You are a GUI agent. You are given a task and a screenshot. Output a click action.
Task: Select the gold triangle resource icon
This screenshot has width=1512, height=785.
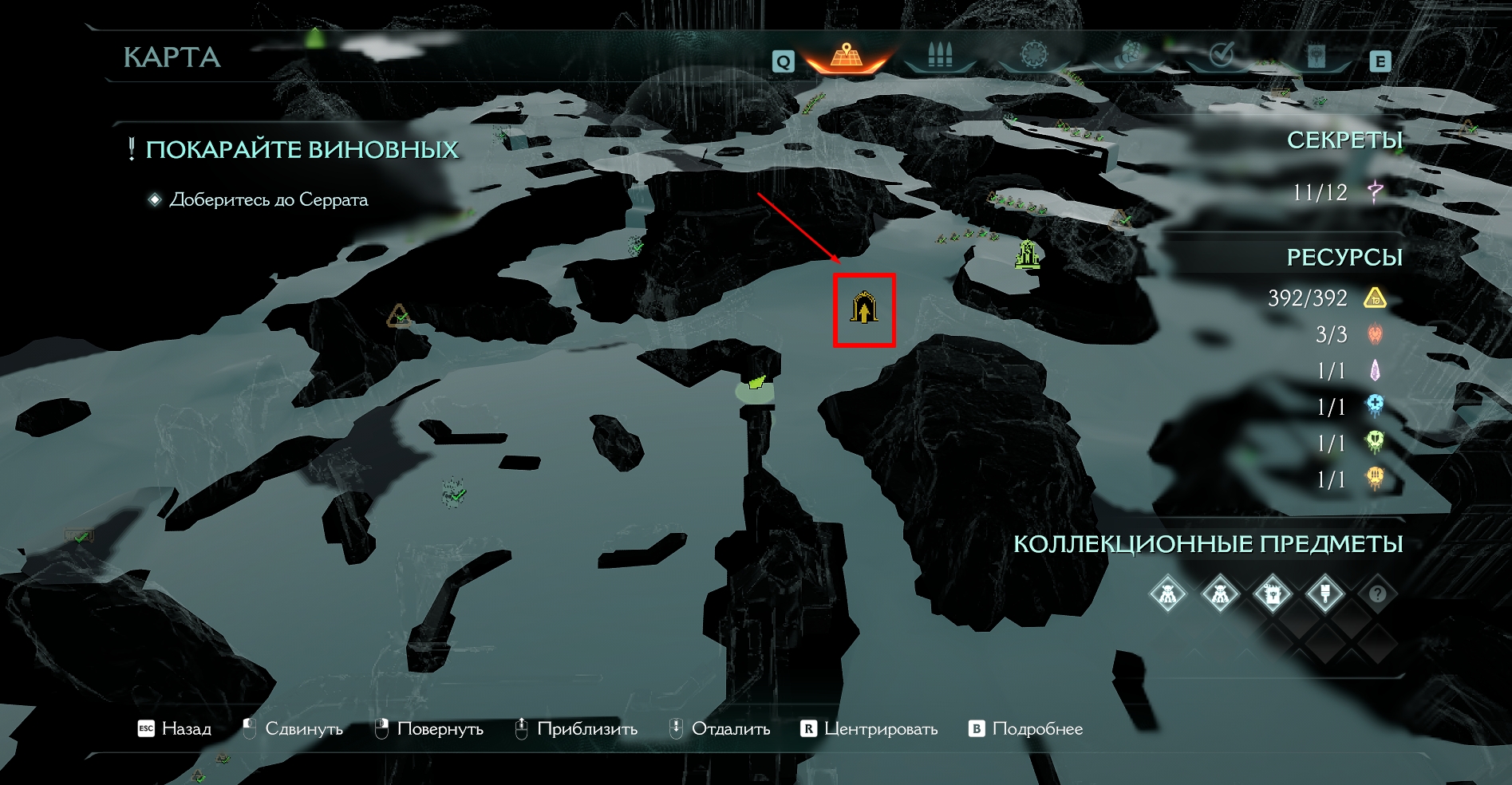point(1375,298)
